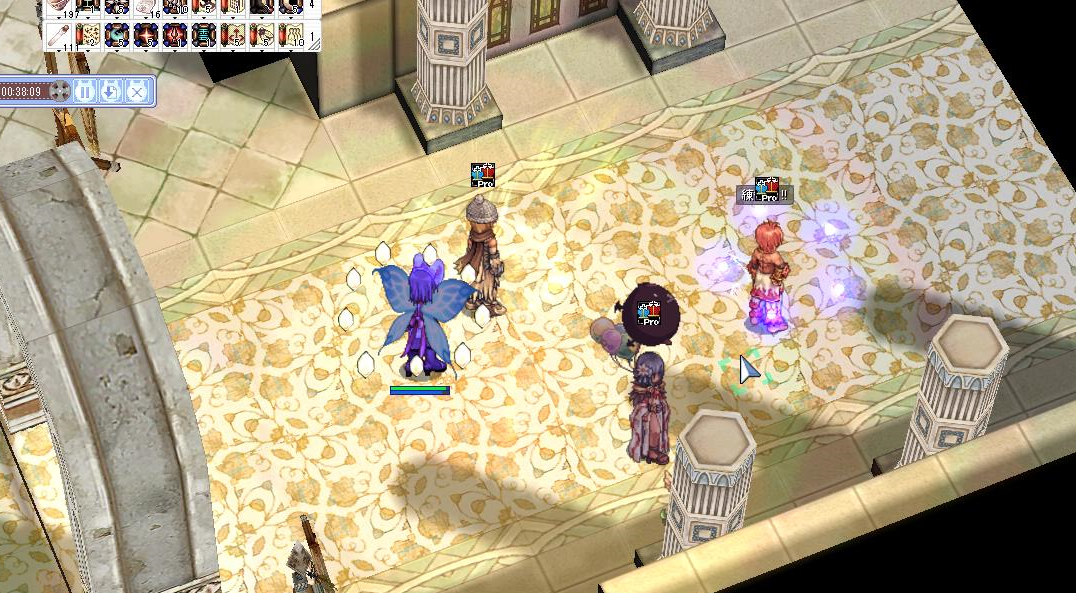Viewport: 1076px width, 593px height.
Task: Use the vial item with 111 count
Action: coord(60,35)
